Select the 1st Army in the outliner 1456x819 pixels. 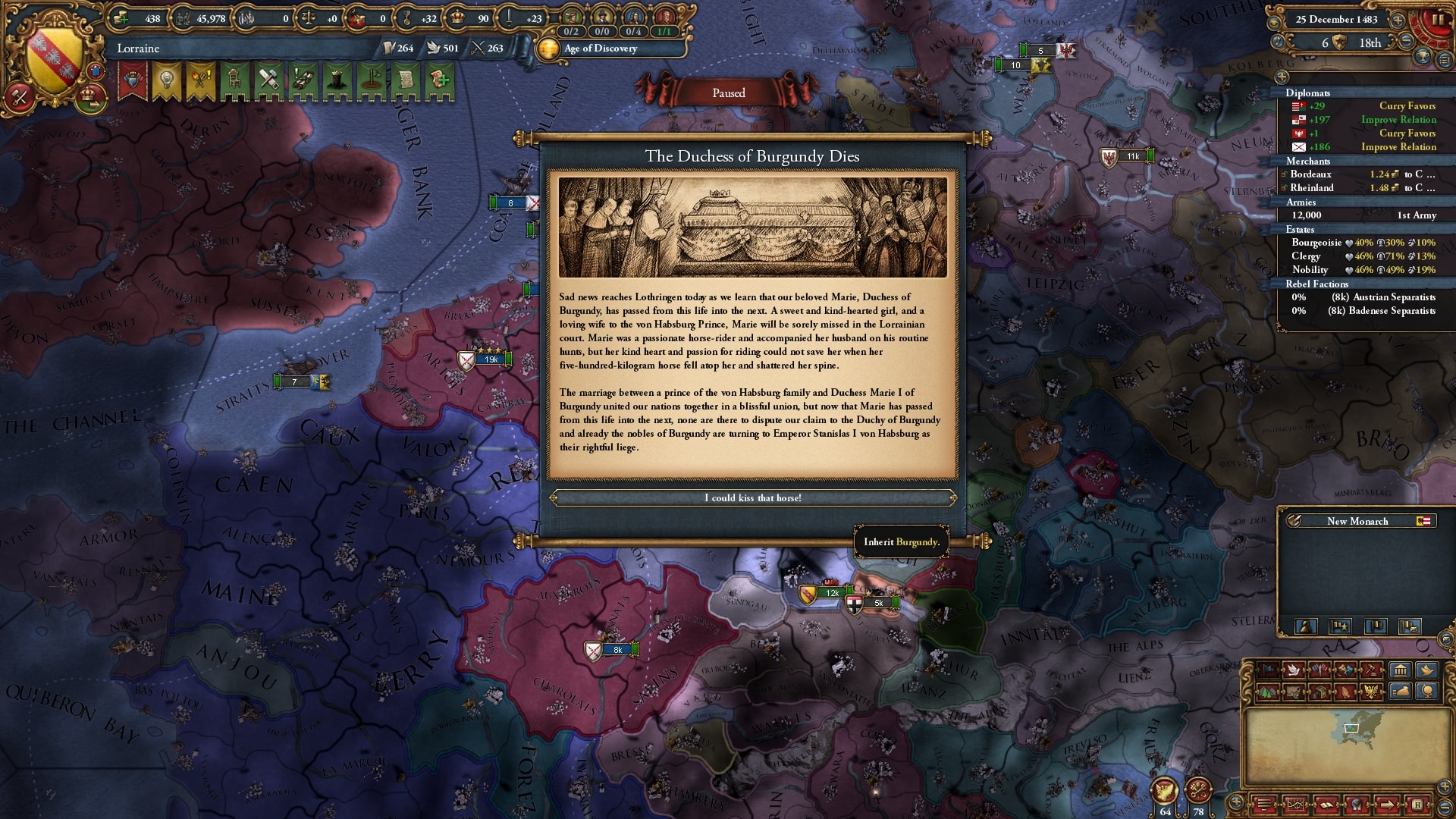pyautogui.click(x=1363, y=215)
